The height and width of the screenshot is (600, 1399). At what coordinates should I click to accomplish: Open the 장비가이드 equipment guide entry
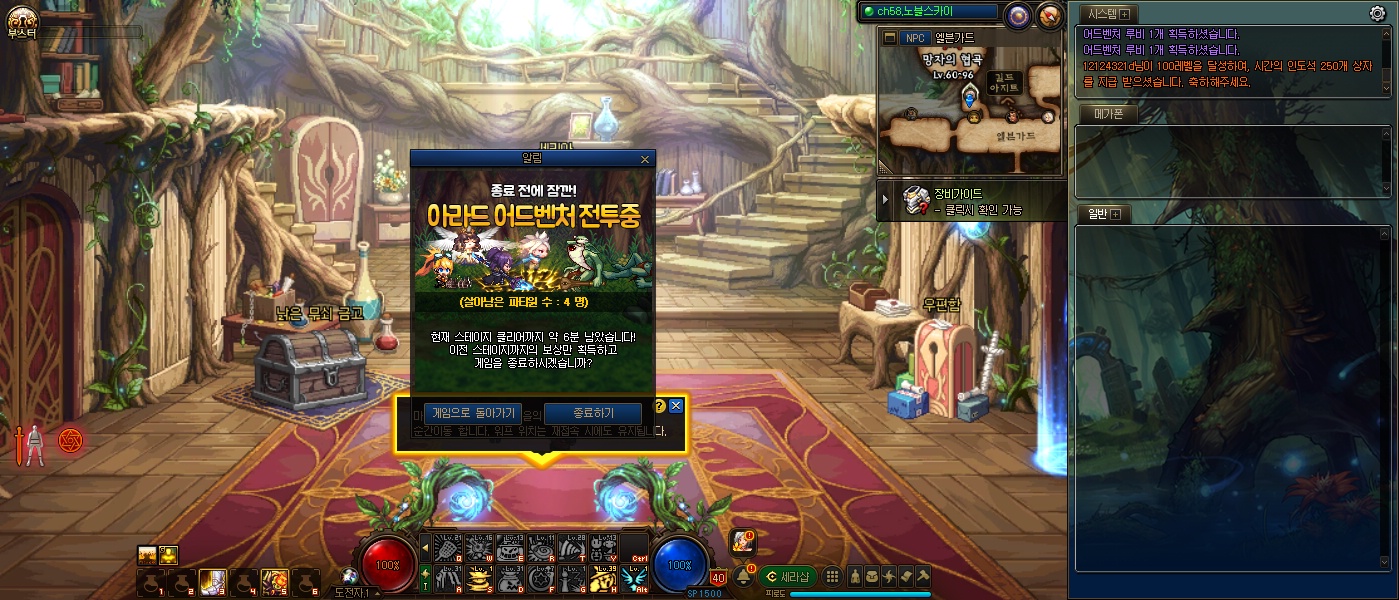click(962, 201)
